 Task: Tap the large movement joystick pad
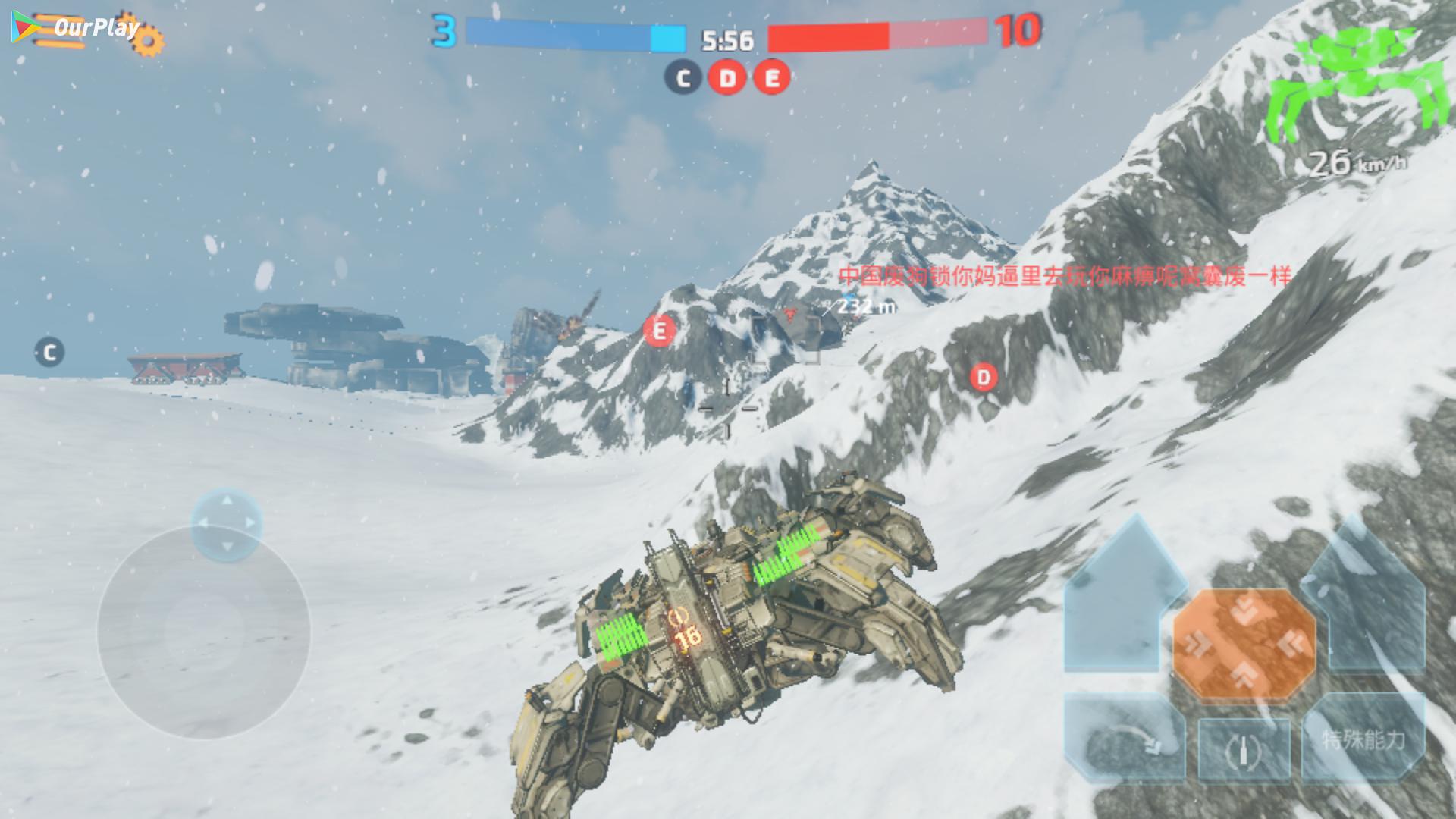point(203,632)
